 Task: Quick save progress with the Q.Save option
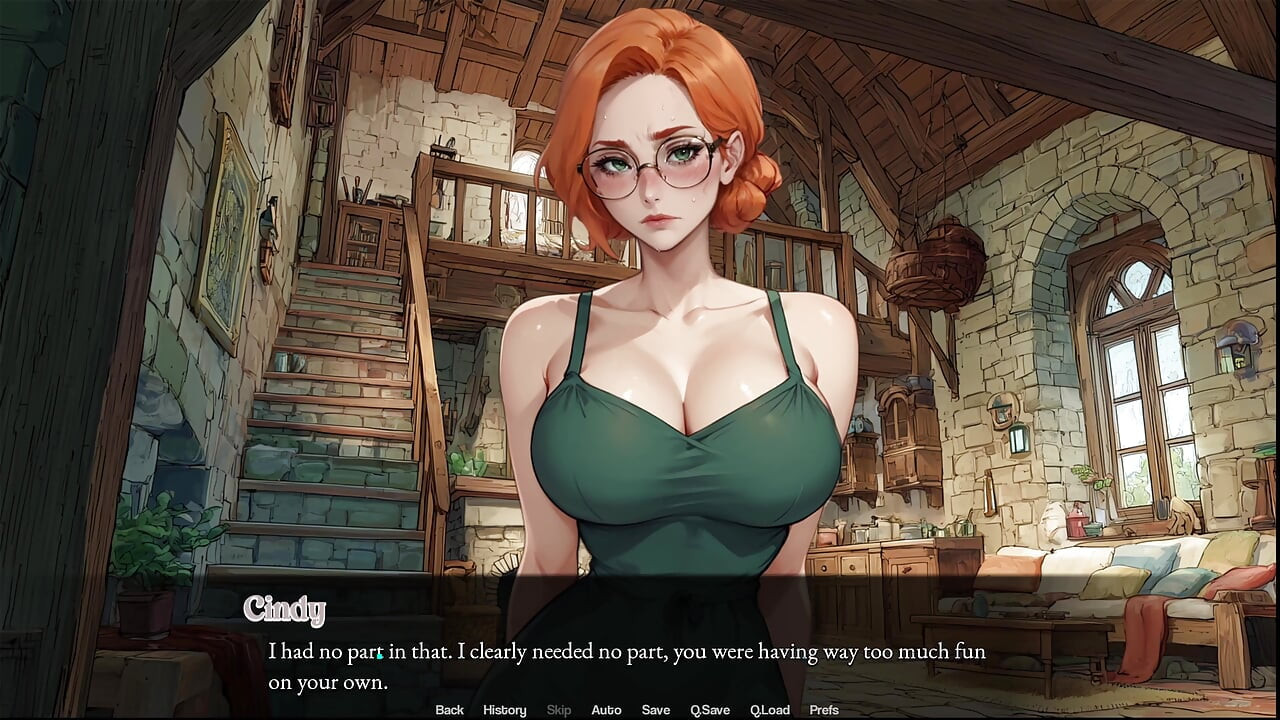(x=710, y=710)
